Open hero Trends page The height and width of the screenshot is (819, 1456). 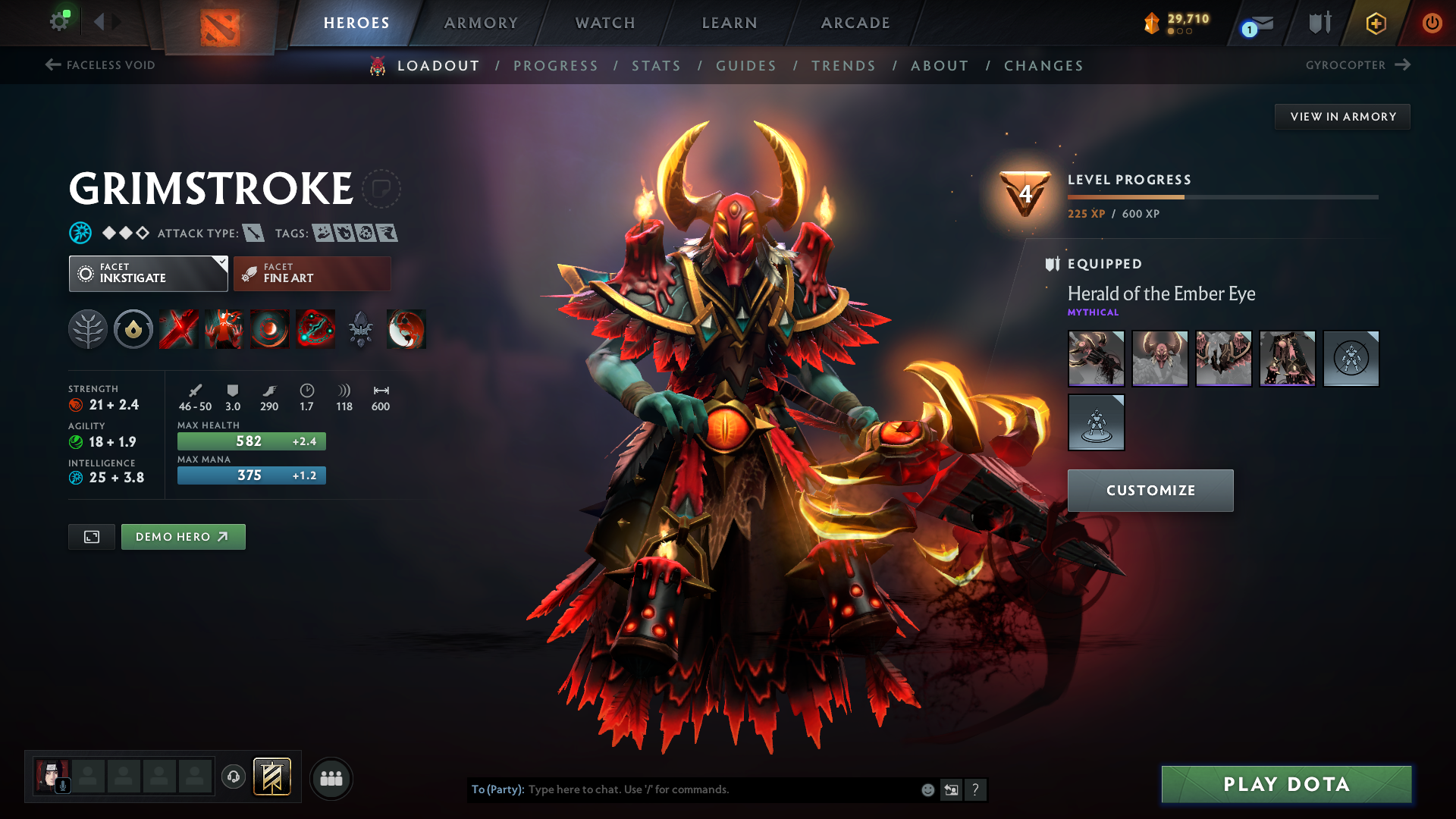pyautogui.click(x=843, y=66)
